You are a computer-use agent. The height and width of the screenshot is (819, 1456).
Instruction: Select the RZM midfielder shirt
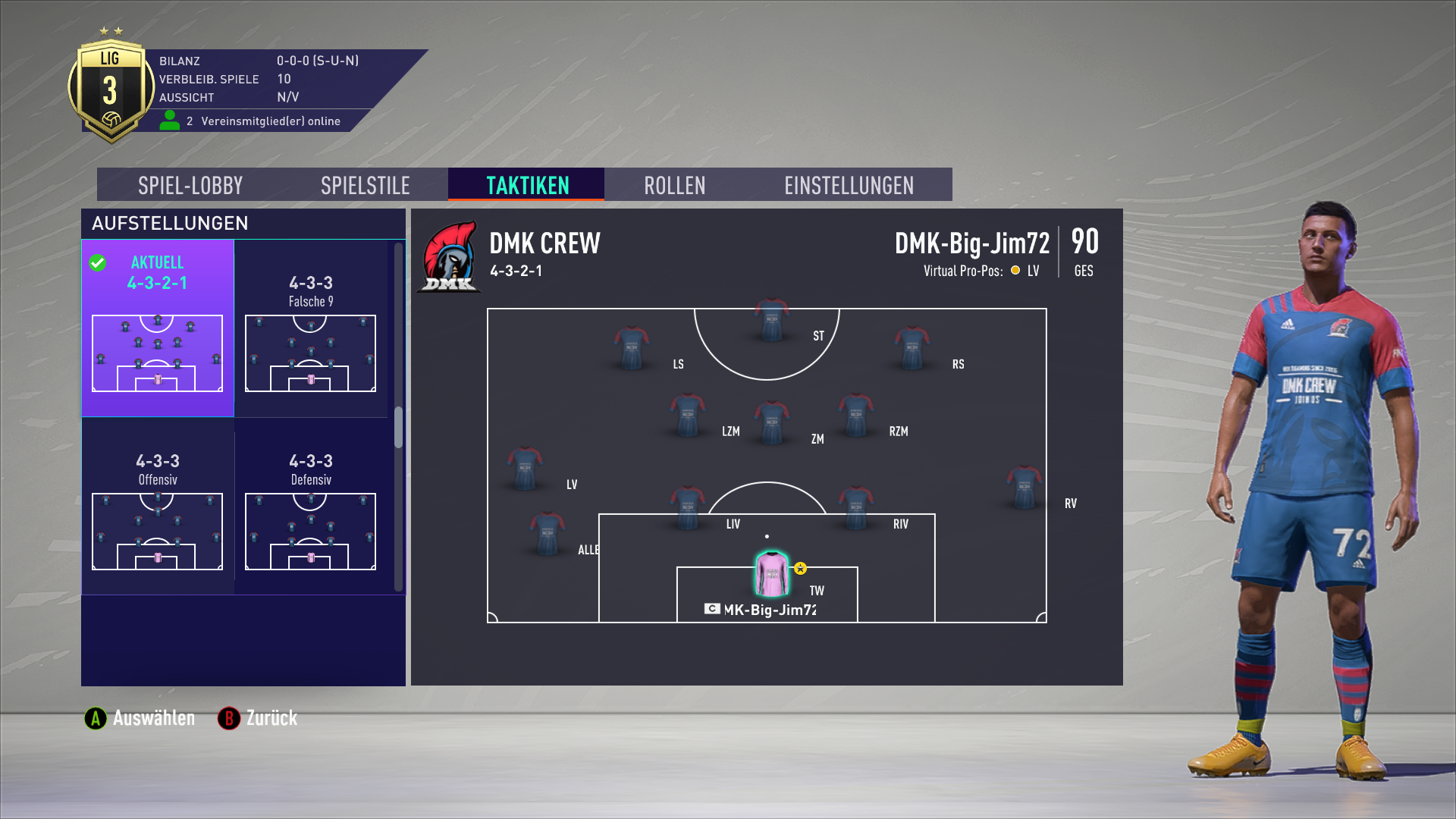click(x=855, y=414)
